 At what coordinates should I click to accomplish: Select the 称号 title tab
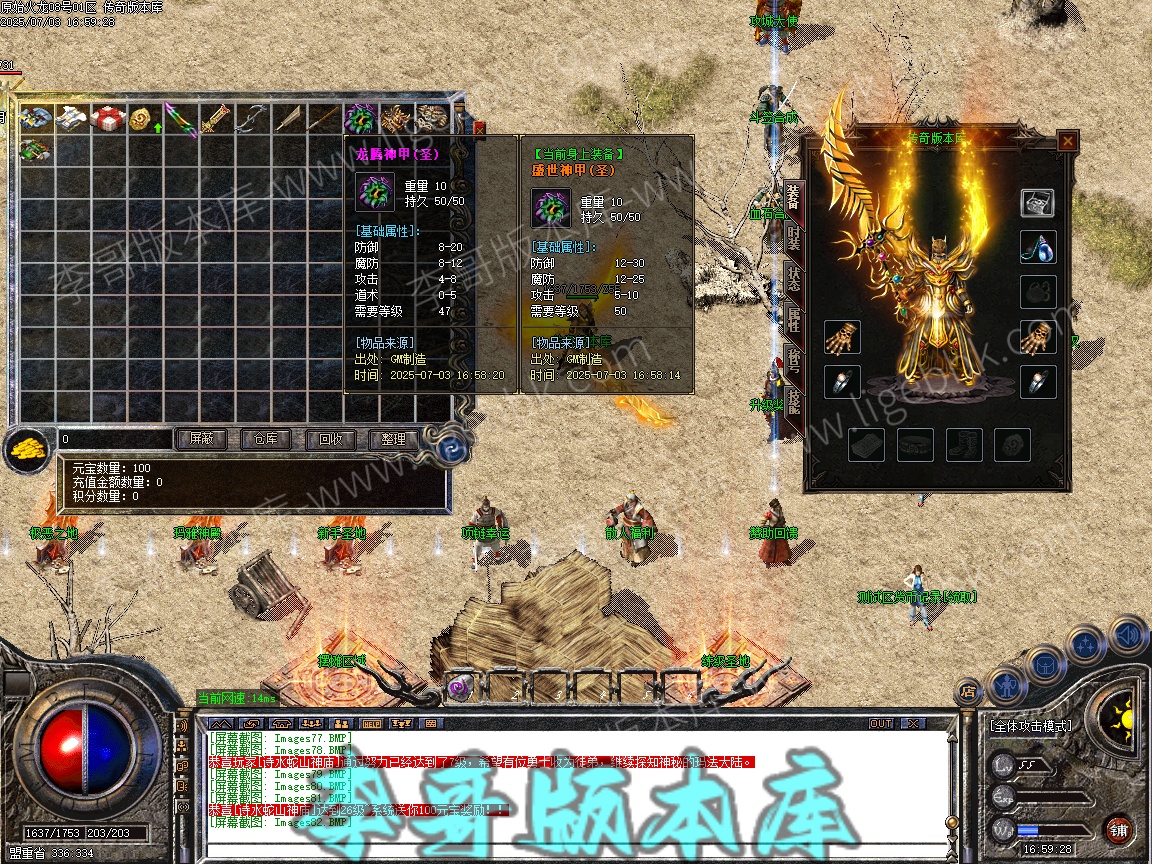(792, 361)
